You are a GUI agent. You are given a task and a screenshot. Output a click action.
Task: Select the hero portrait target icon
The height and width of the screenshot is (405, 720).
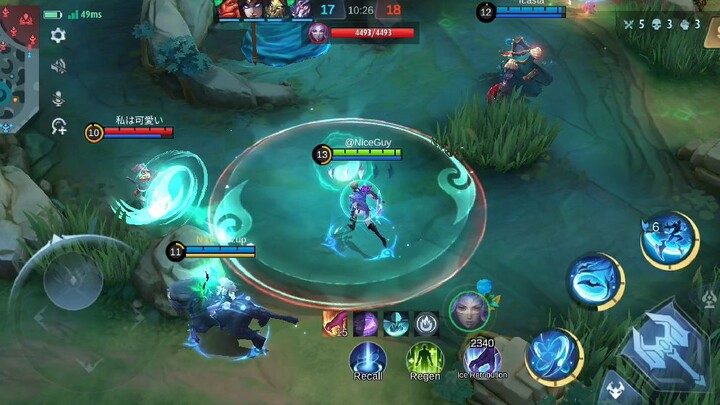pyautogui.click(x=468, y=311)
